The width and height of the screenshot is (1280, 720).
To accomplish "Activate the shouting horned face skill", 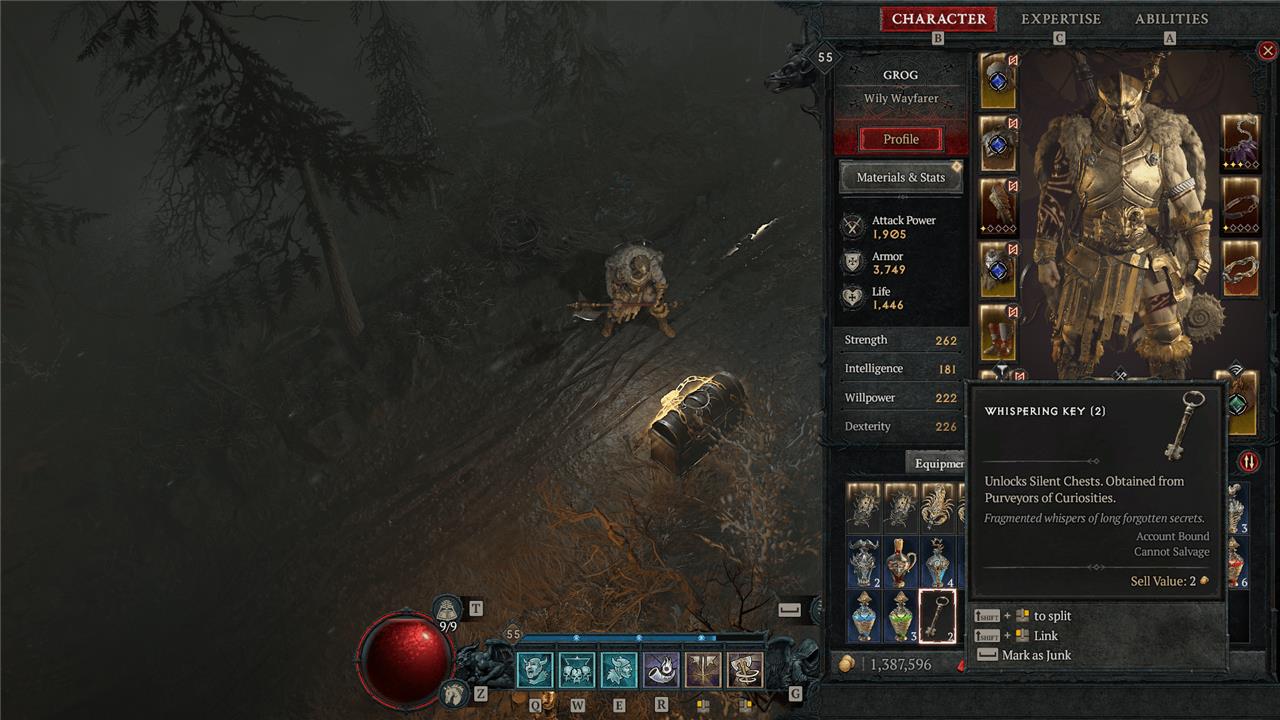I will click(536, 670).
